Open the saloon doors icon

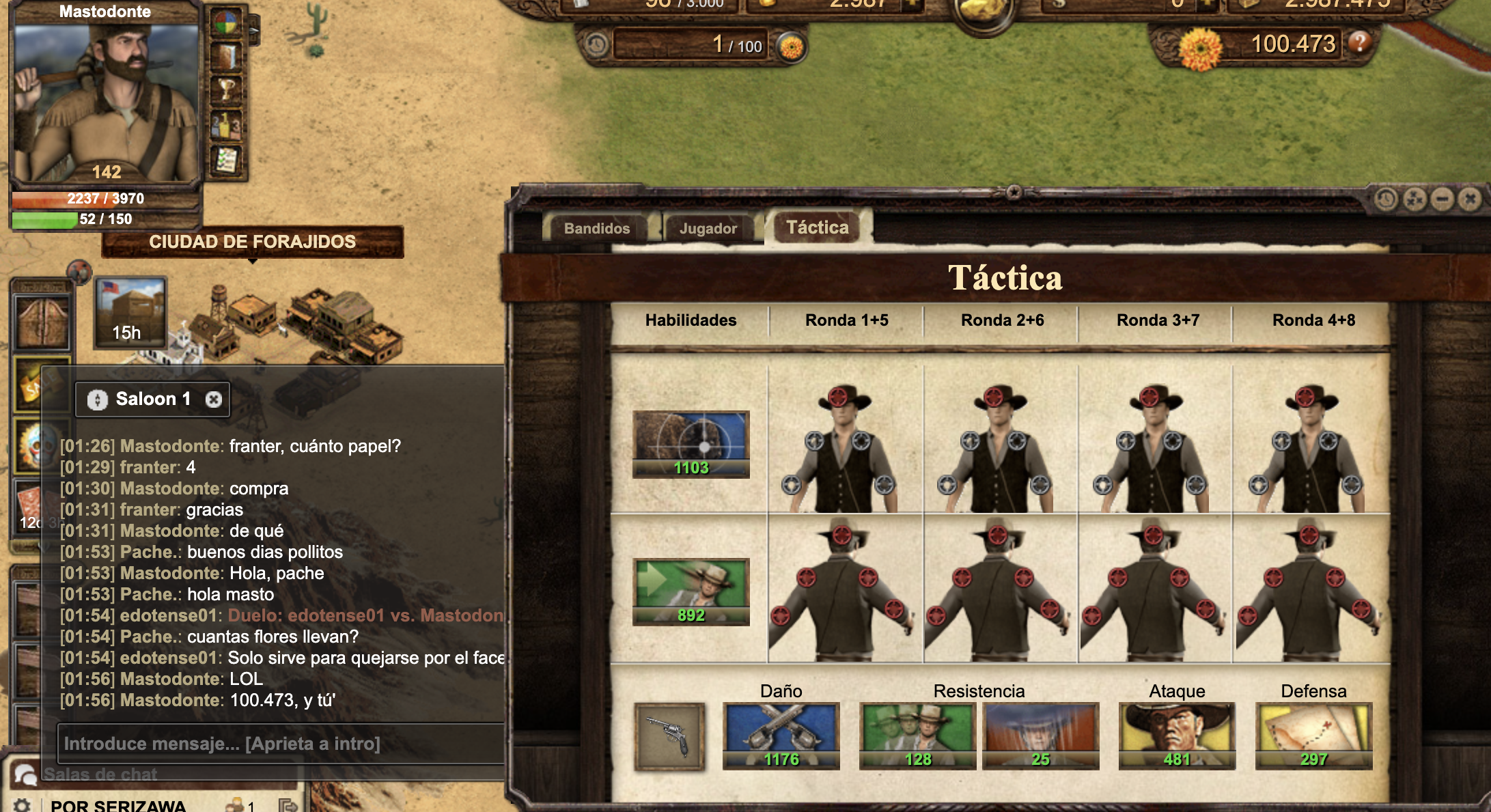[x=42, y=322]
